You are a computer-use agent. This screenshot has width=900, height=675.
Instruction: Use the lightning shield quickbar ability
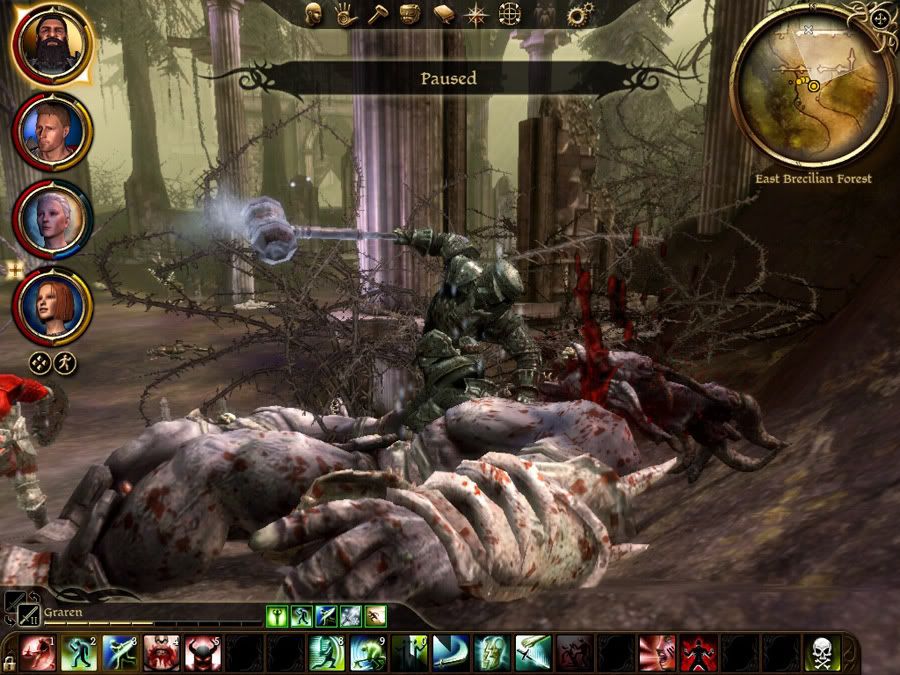tap(491, 652)
